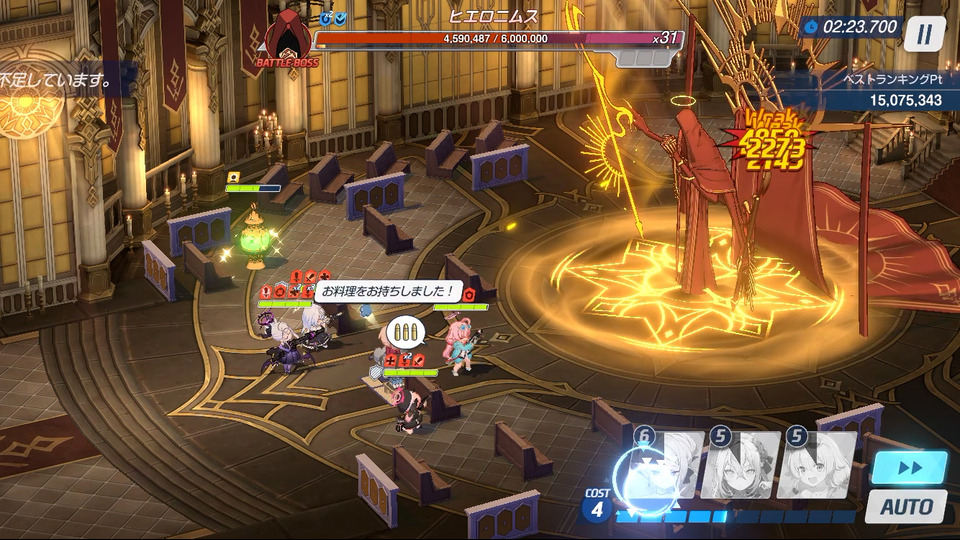Use the rightmost cost 5 skill card

(820, 466)
